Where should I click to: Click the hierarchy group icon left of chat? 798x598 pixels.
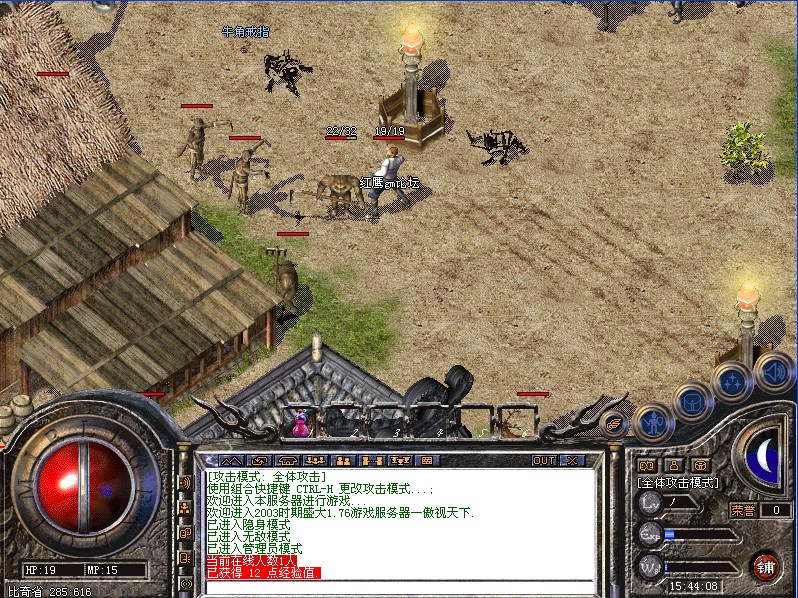185,508
